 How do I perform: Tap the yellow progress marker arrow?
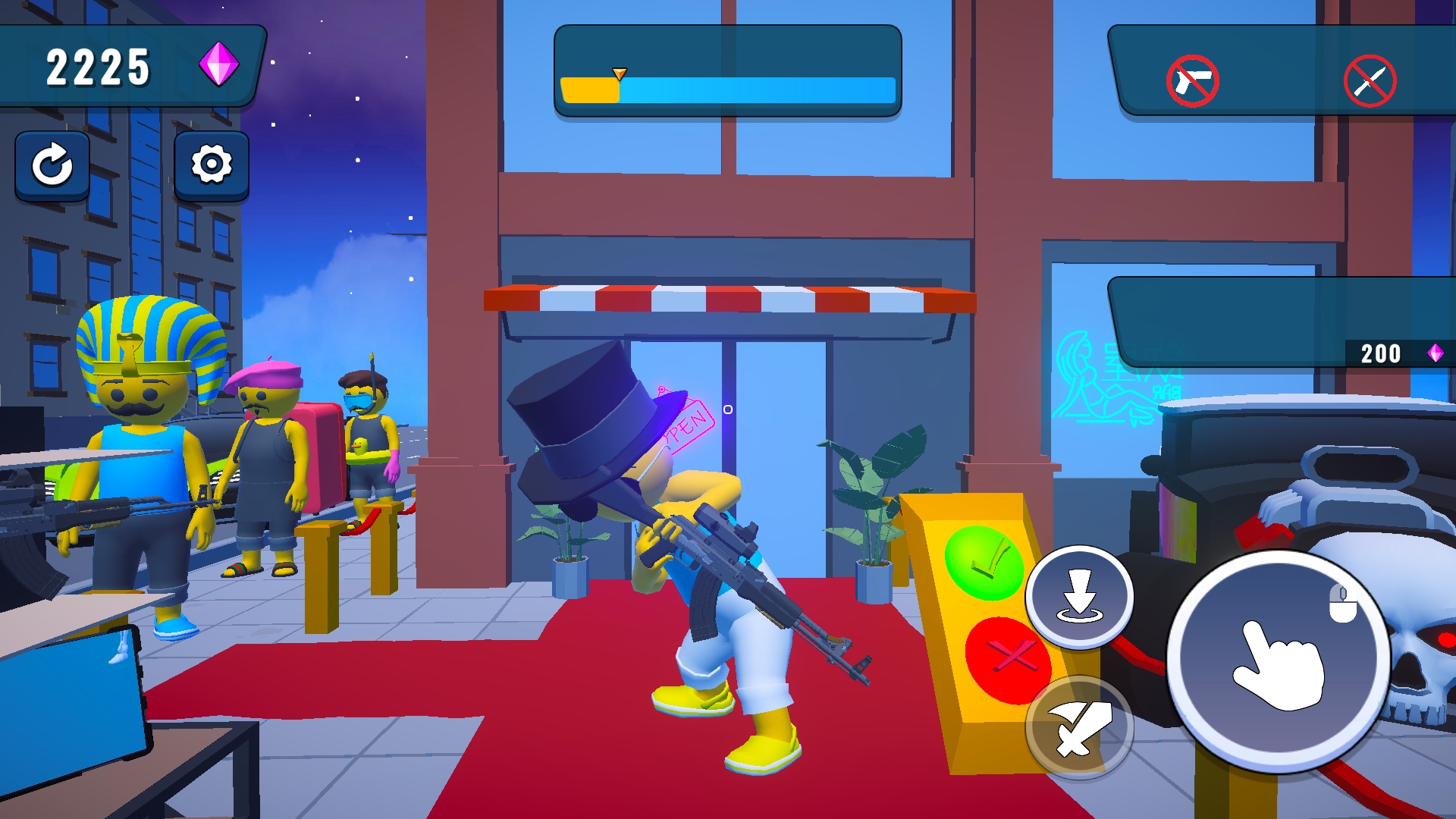click(x=619, y=74)
